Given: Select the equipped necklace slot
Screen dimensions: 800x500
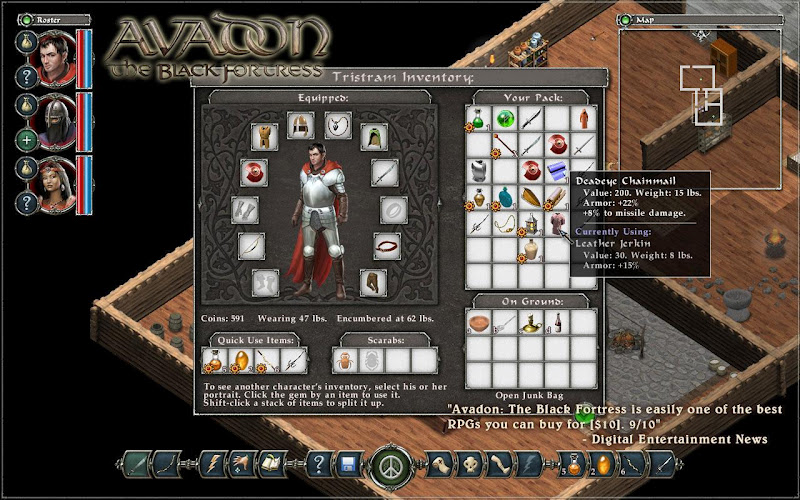Looking at the screenshot, I should click(x=337, y=125).
